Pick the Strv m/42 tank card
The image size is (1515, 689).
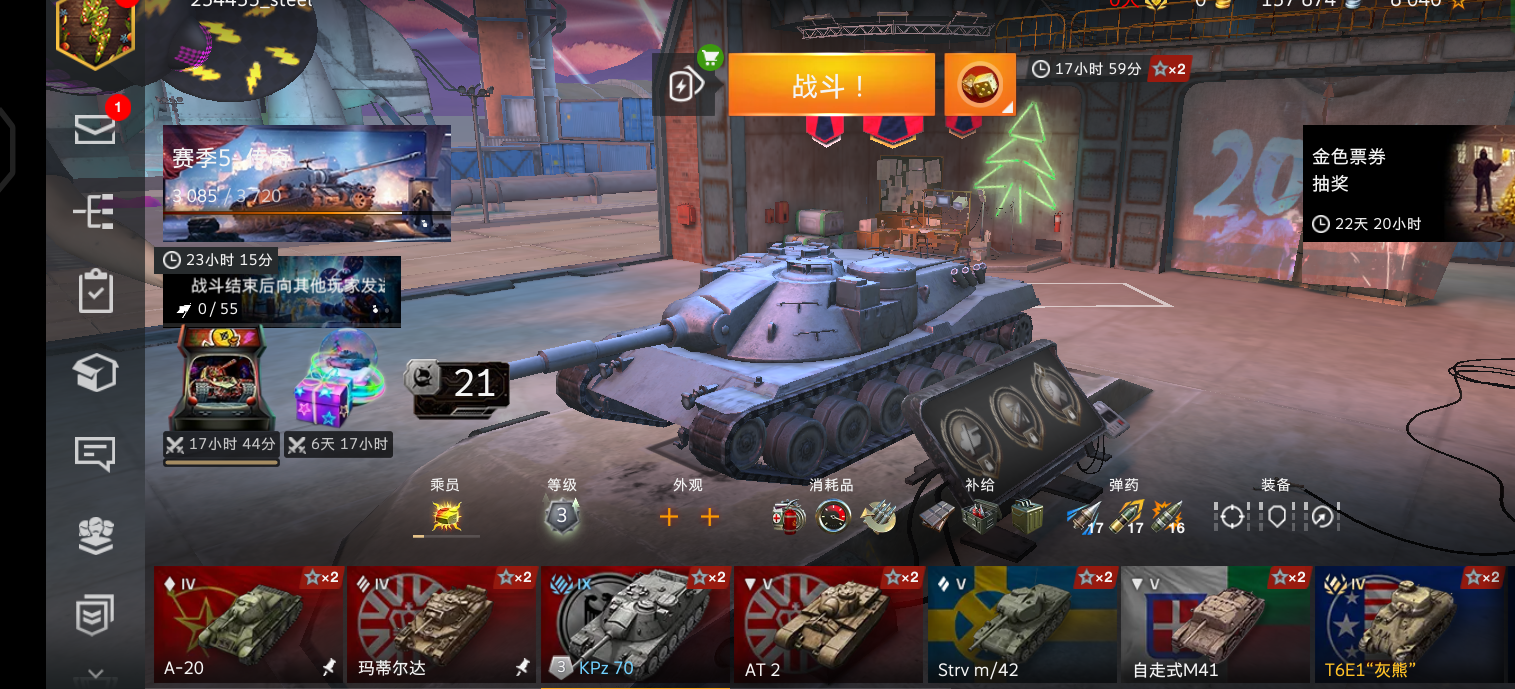pos(1021,624)
